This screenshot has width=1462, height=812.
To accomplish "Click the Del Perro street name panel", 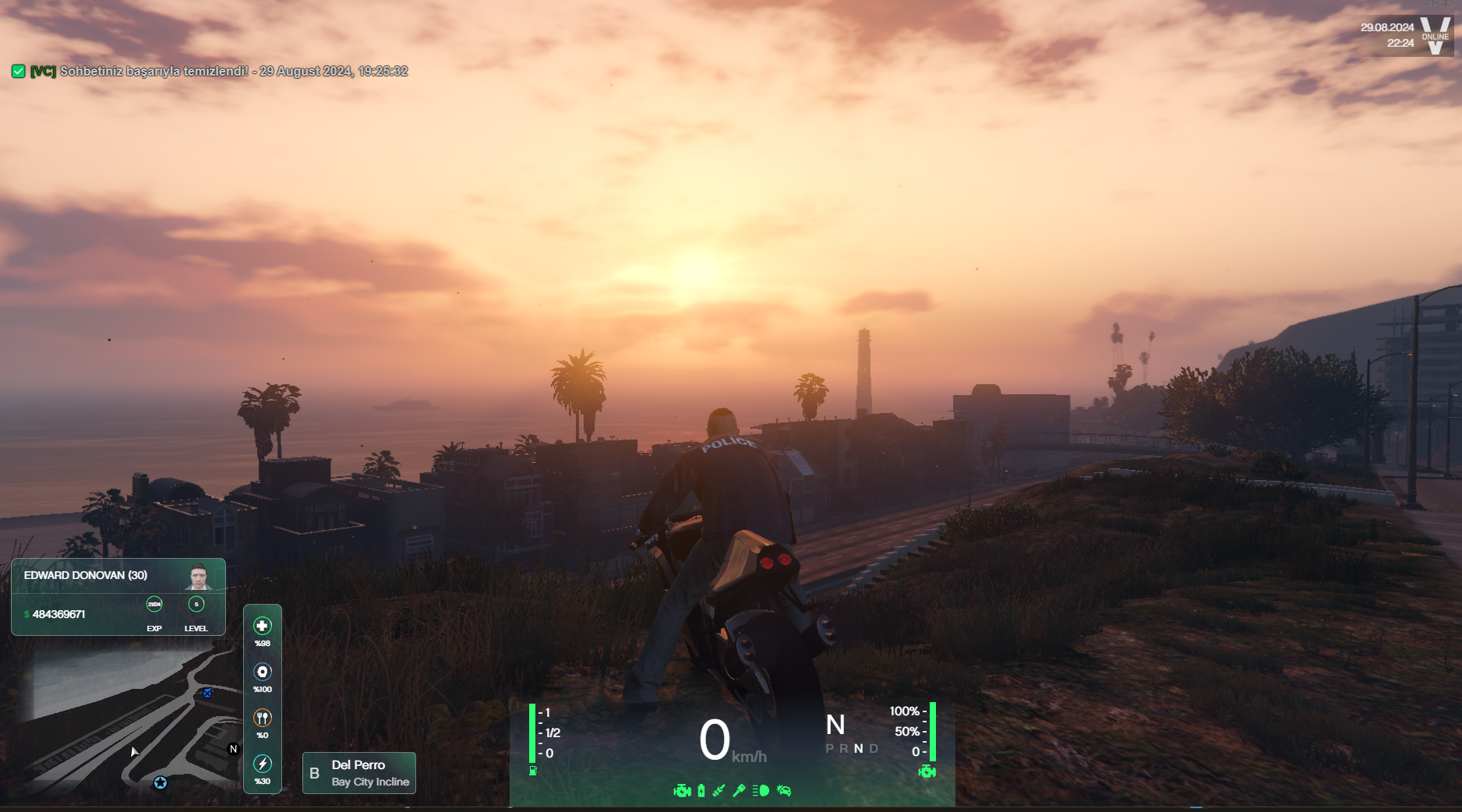I will [x=359, y=773].
